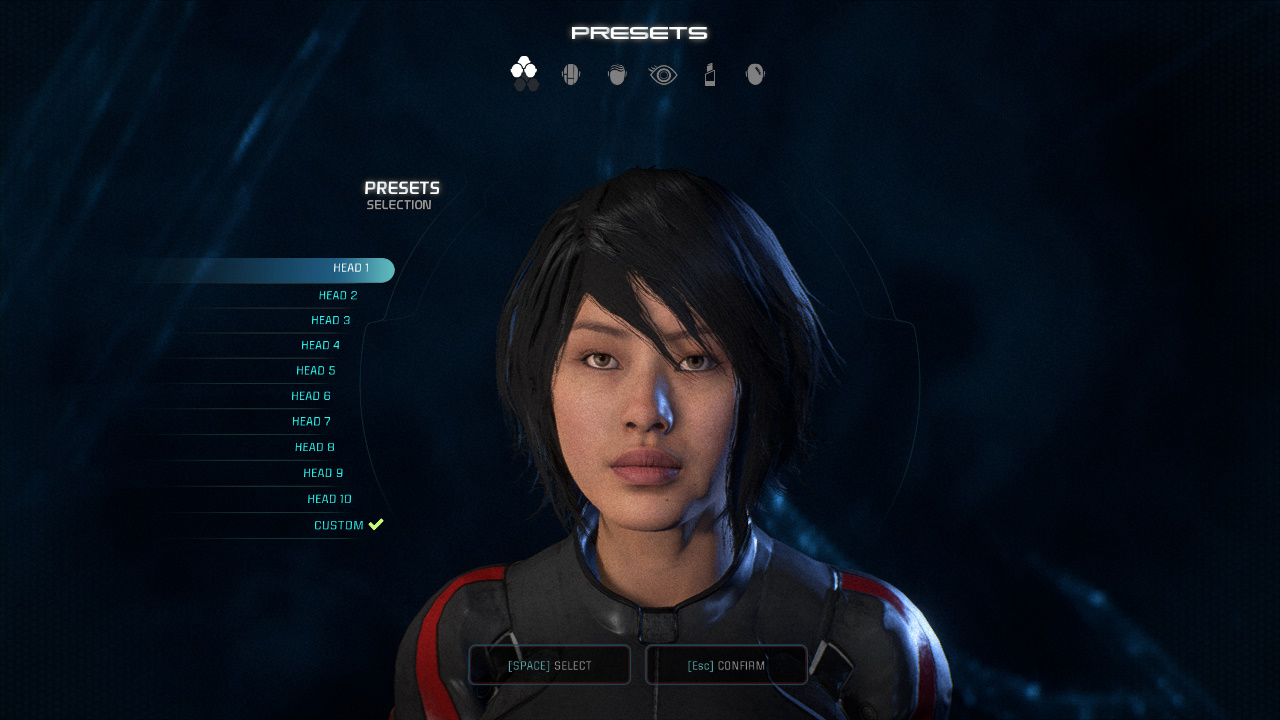Switch to the CUSTOM preset entry
Image resolution: width=1280 pixels, height=720 pixels.
341,524
